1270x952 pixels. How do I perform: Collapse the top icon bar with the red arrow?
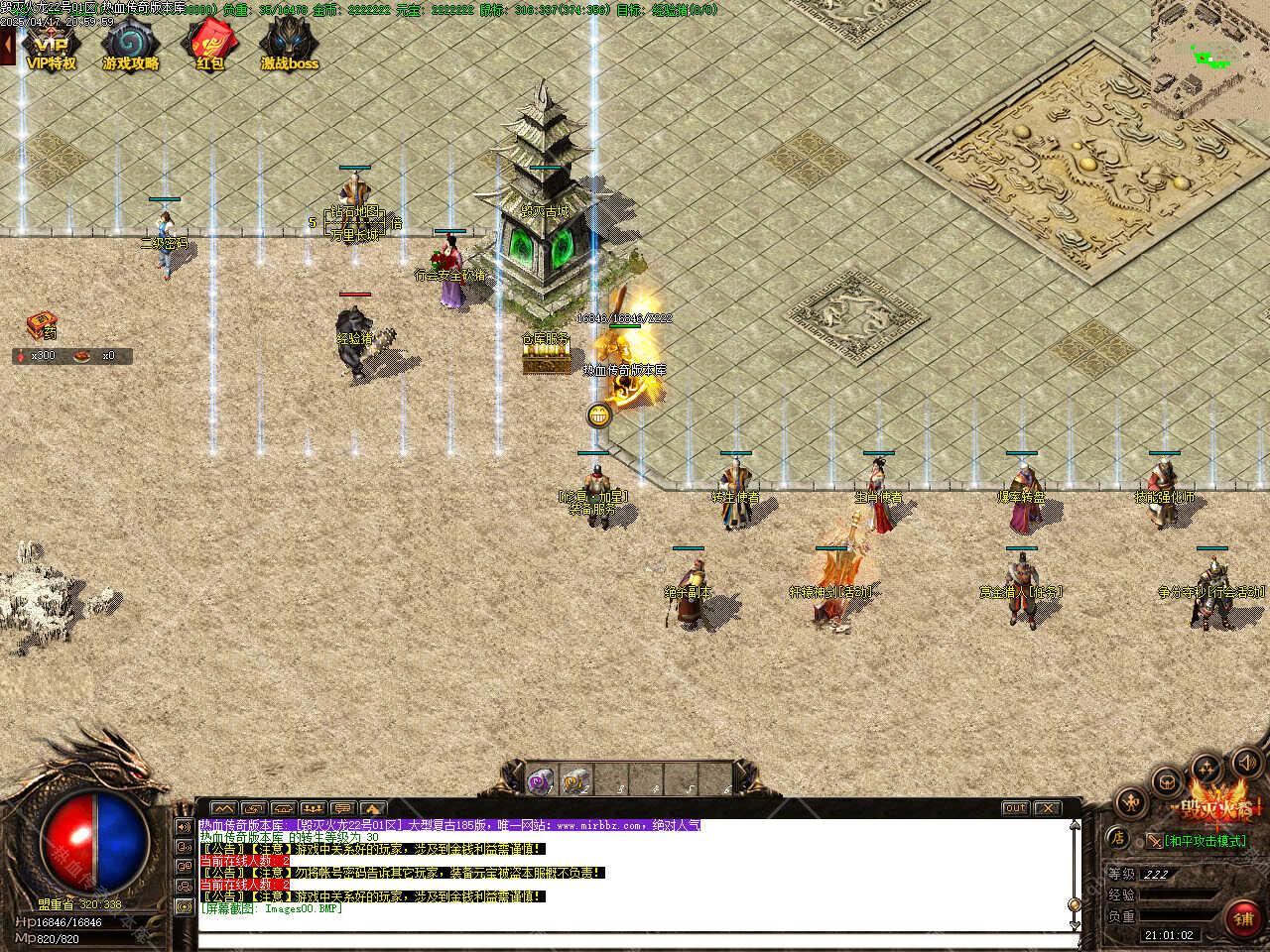click(7, 45)
